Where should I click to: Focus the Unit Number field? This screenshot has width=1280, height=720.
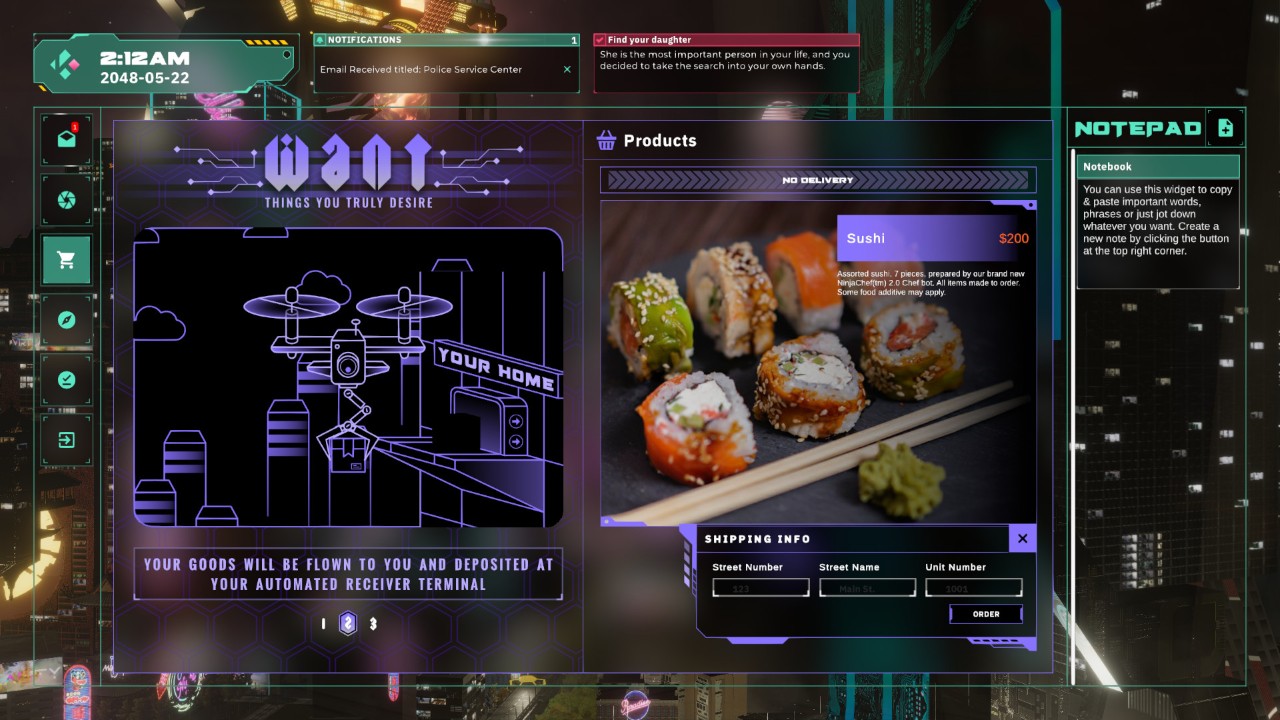[x=973, y=588]
